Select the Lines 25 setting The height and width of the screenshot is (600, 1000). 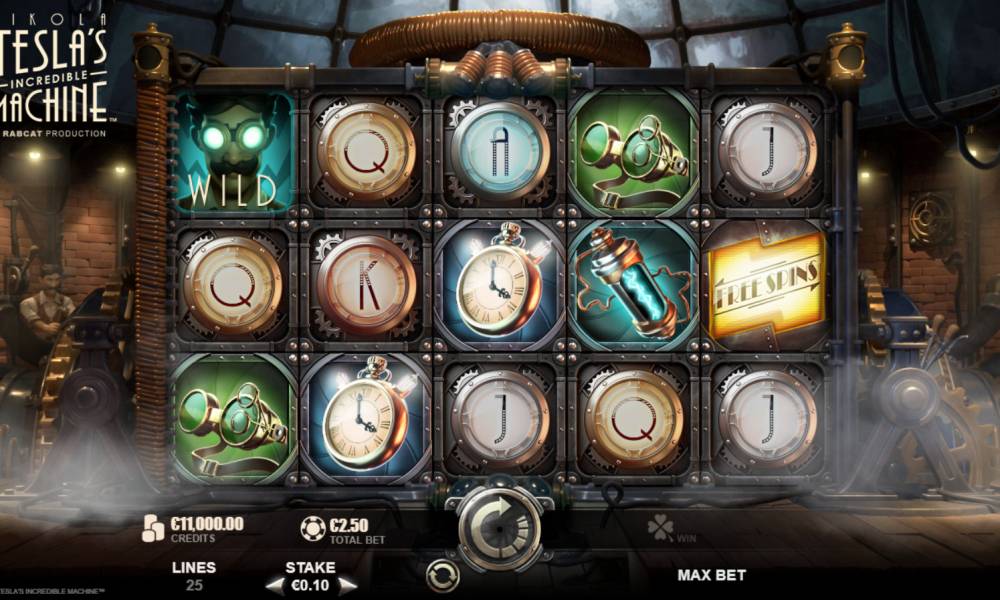pos(194,576)
